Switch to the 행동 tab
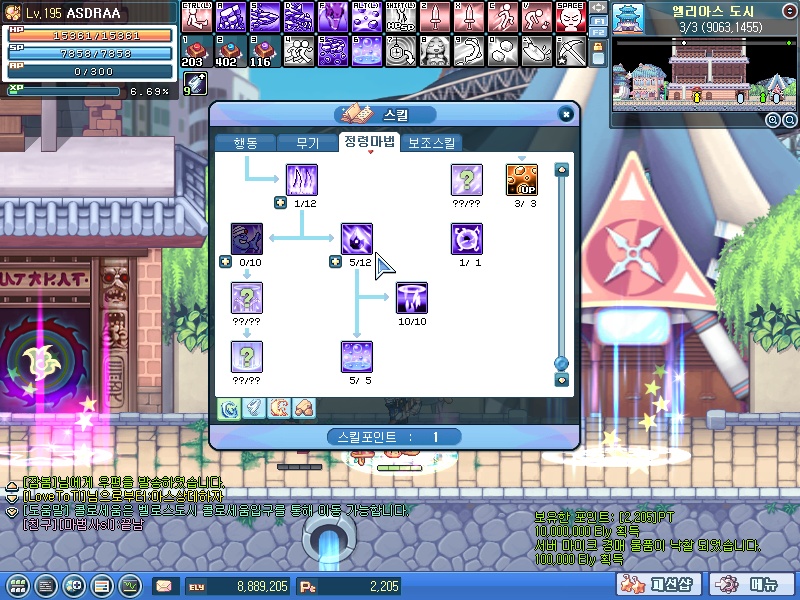The image size is (800, 600). tap(244, 142)
